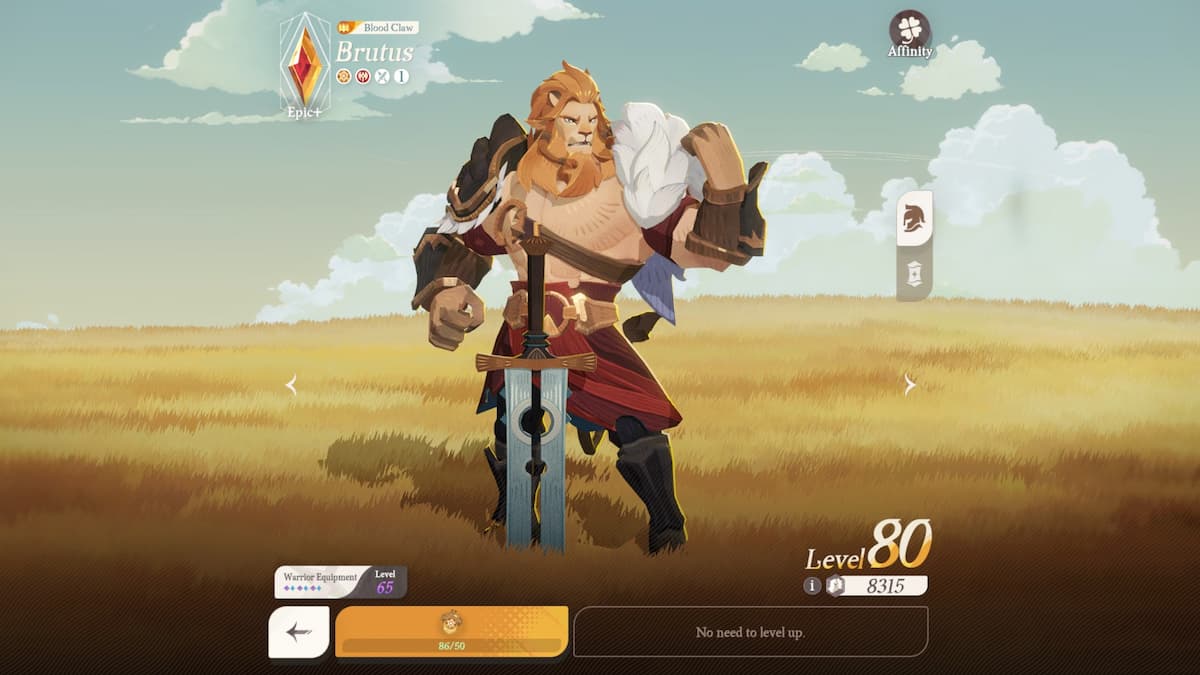Click the Blood Claw faction label
Image resolution: width=1200 pixels, height=675 pixels.
(380, 28)
